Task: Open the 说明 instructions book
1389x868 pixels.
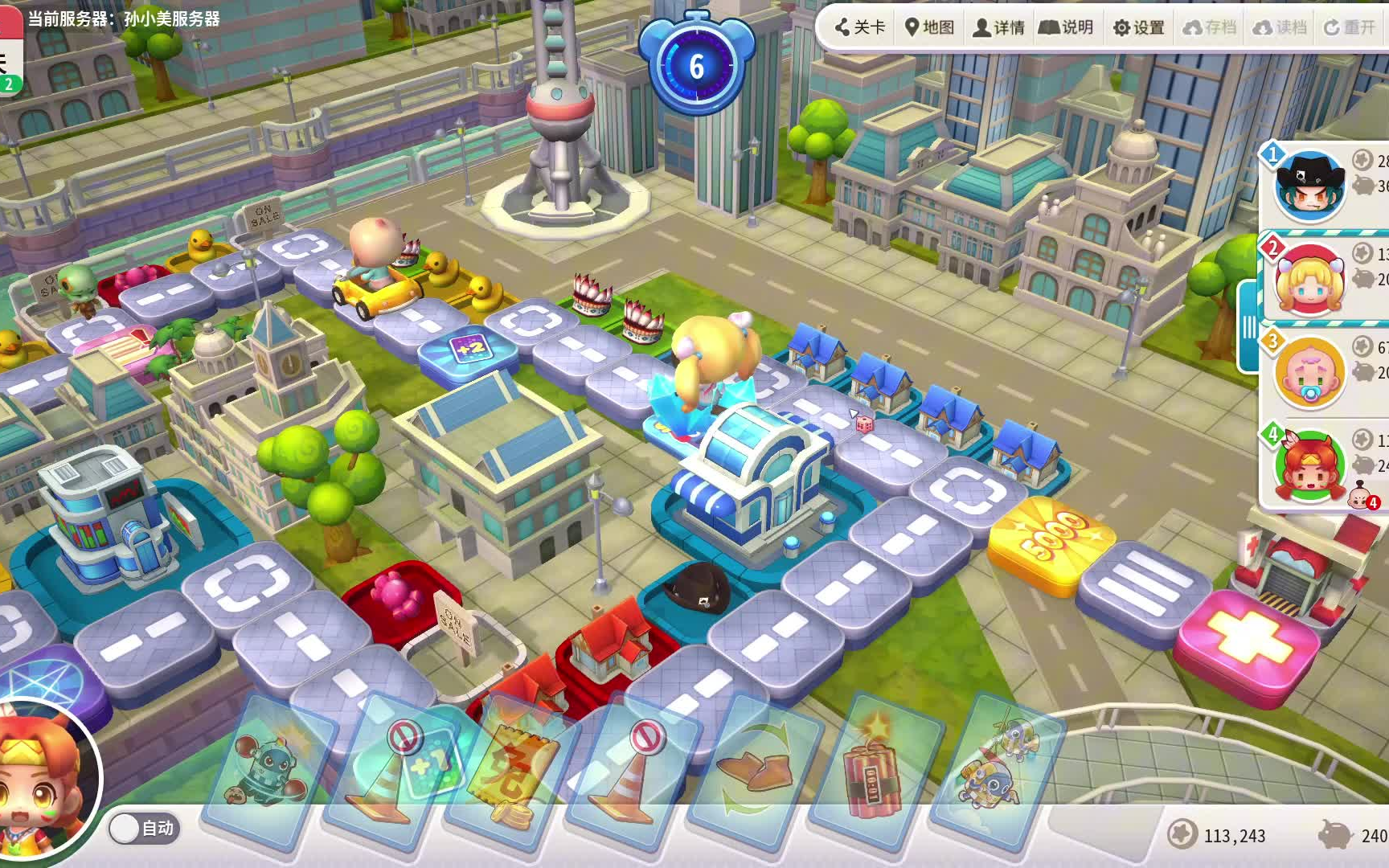Action: point(1066,27)
